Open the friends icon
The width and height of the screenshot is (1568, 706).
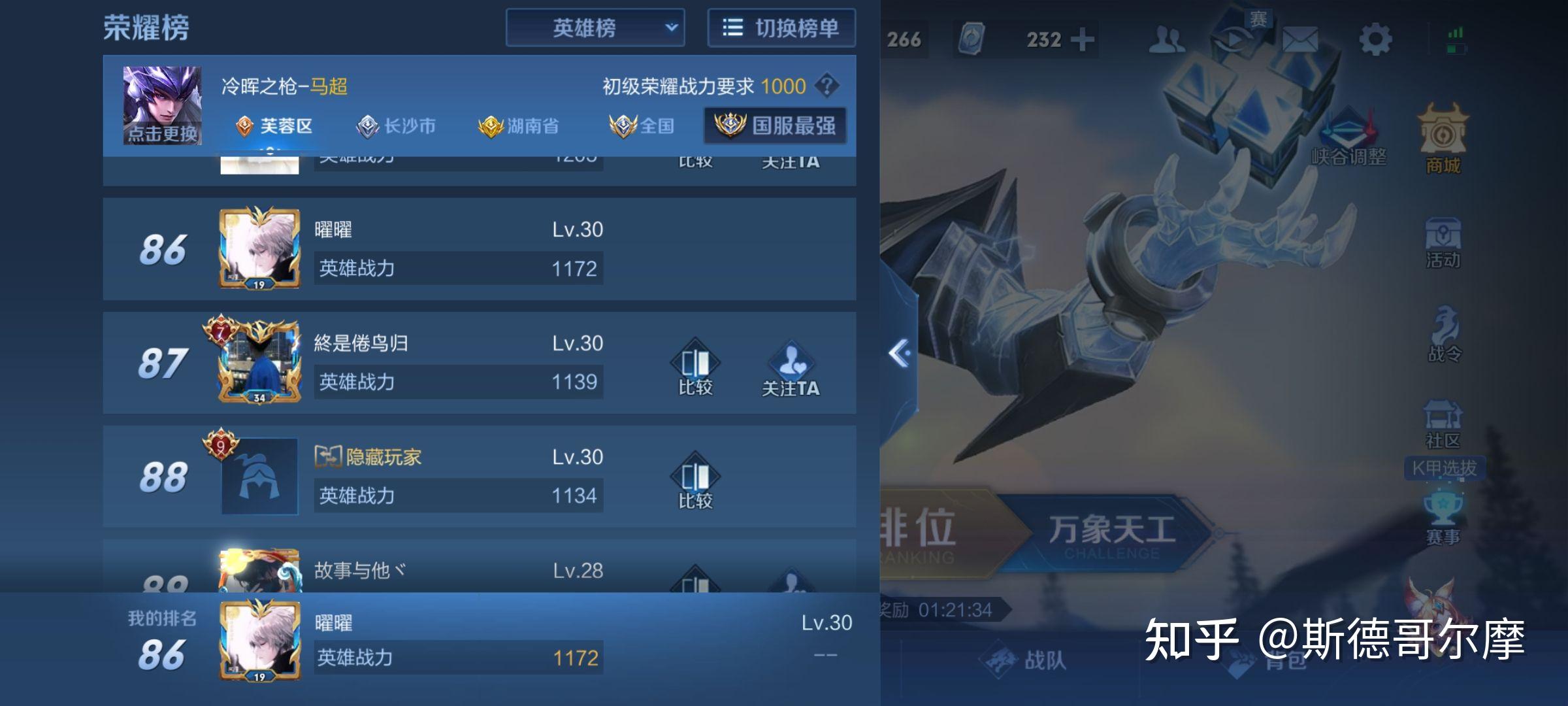(x=1168, y=40)
